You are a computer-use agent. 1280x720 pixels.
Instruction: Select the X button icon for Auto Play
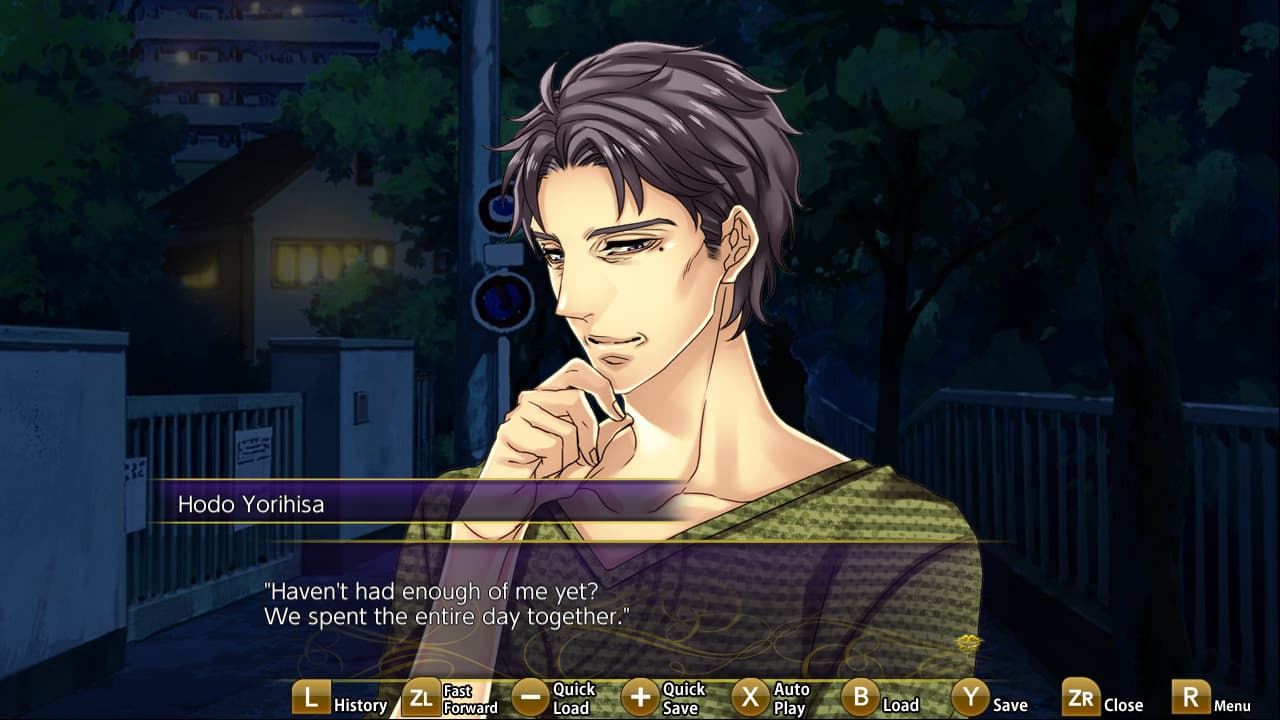[752, 697]
